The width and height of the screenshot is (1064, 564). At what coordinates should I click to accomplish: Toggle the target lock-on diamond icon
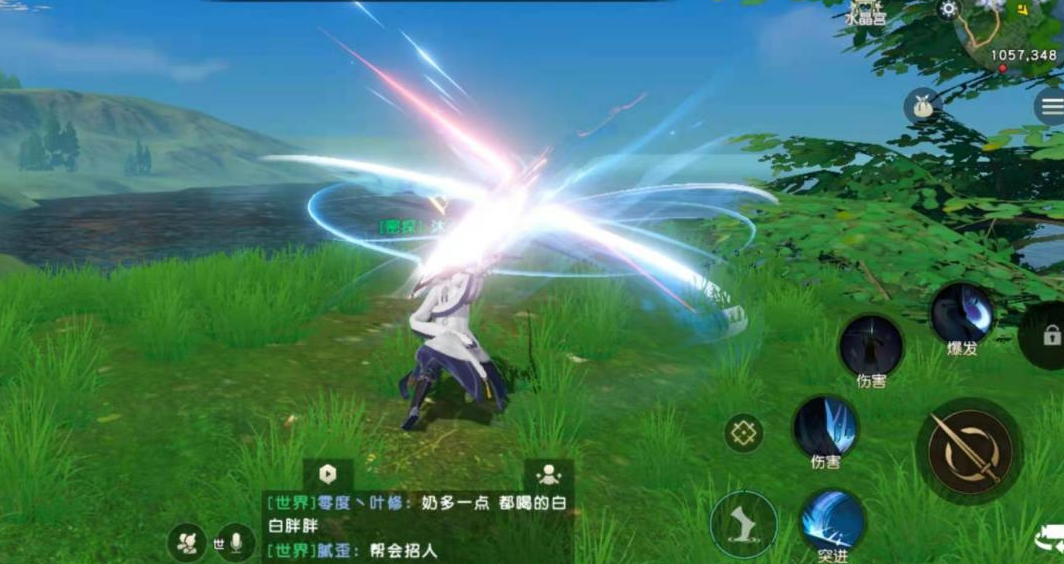pyautogui.click(x=743, y=433)
